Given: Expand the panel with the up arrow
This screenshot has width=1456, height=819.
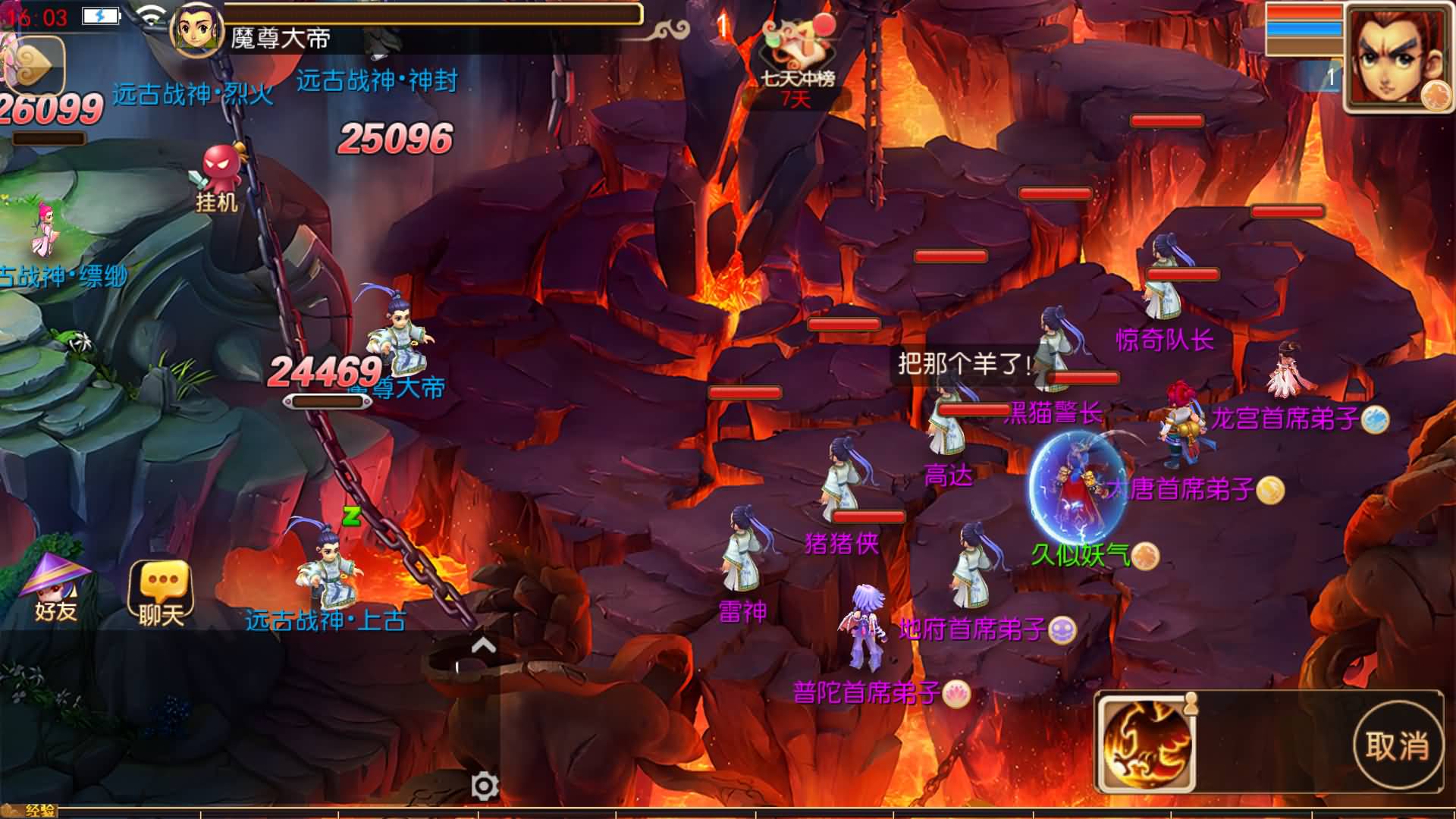Looking at the screenshot, I should coord(483,646).
